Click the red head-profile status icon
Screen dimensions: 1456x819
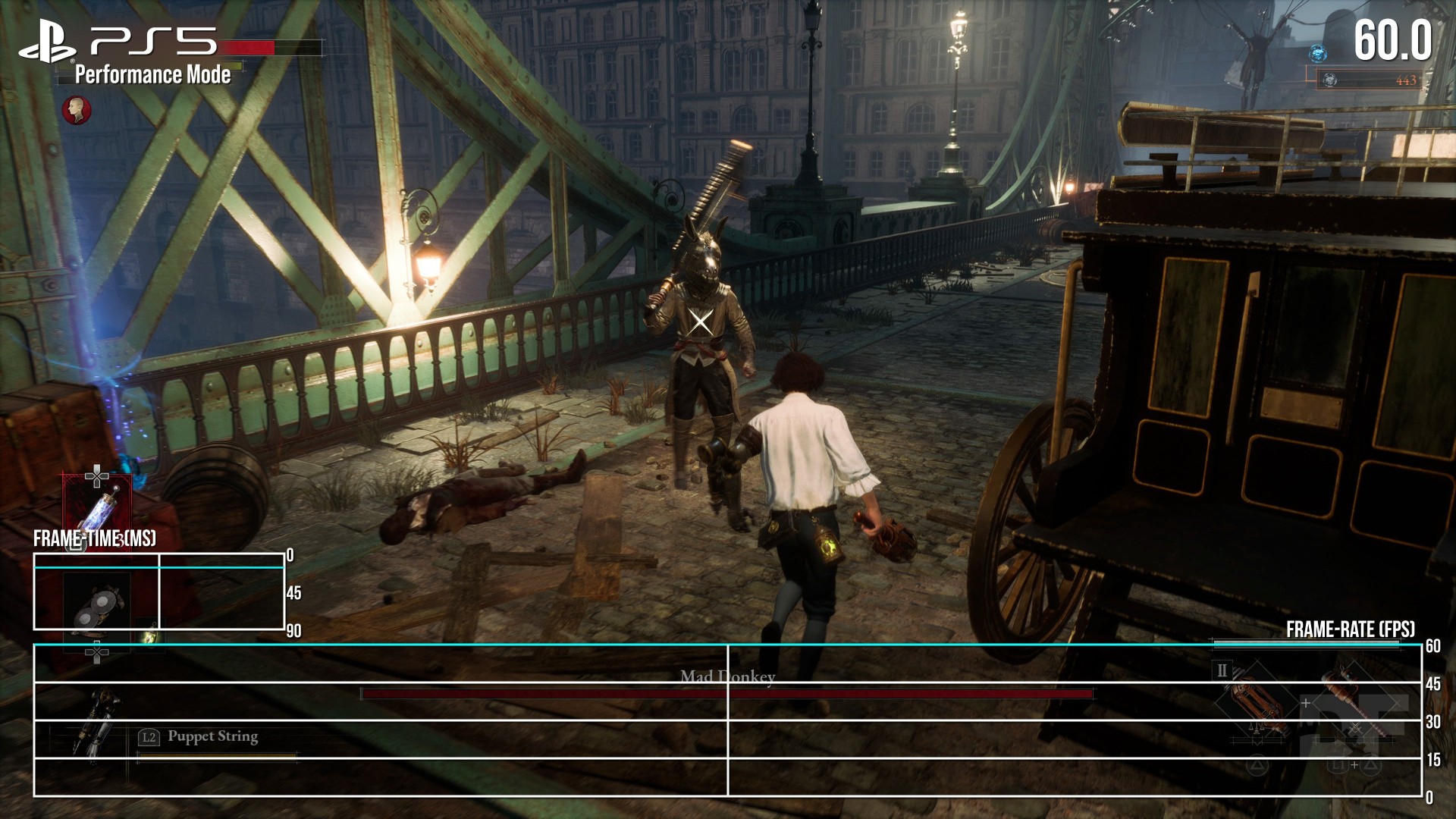coord(77,111)
